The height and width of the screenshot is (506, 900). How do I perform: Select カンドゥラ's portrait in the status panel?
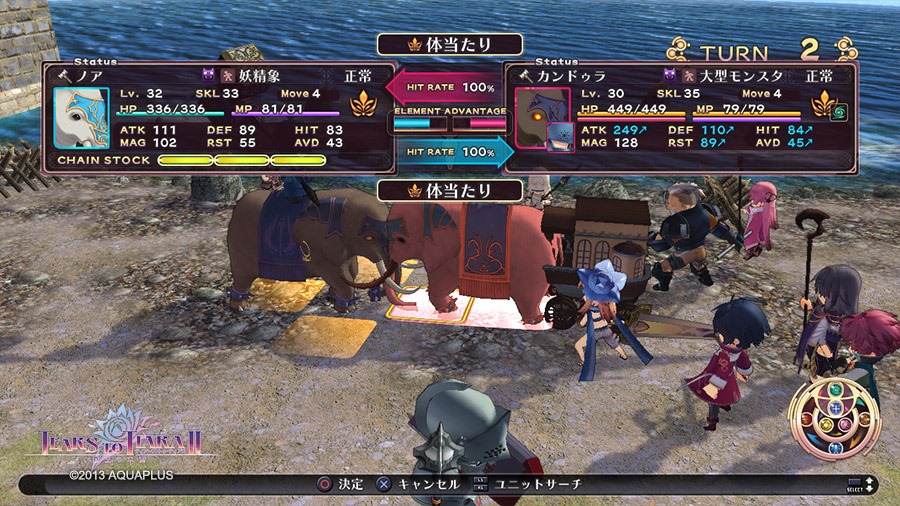543,118
